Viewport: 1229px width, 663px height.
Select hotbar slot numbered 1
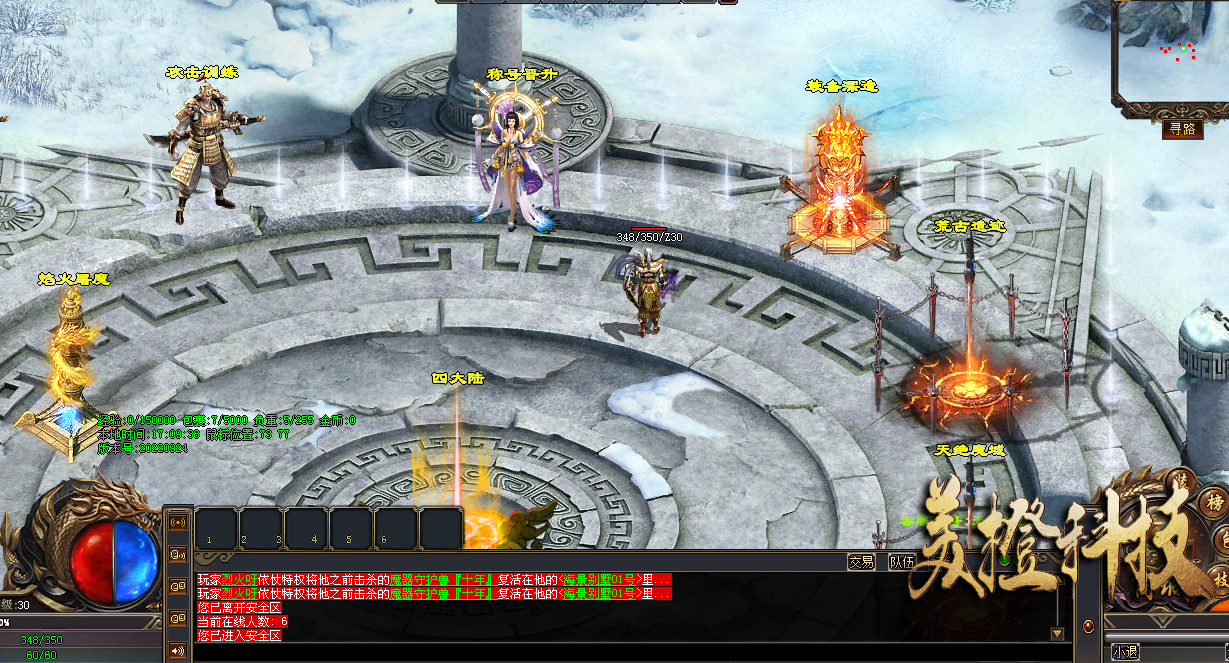point(216,528)
